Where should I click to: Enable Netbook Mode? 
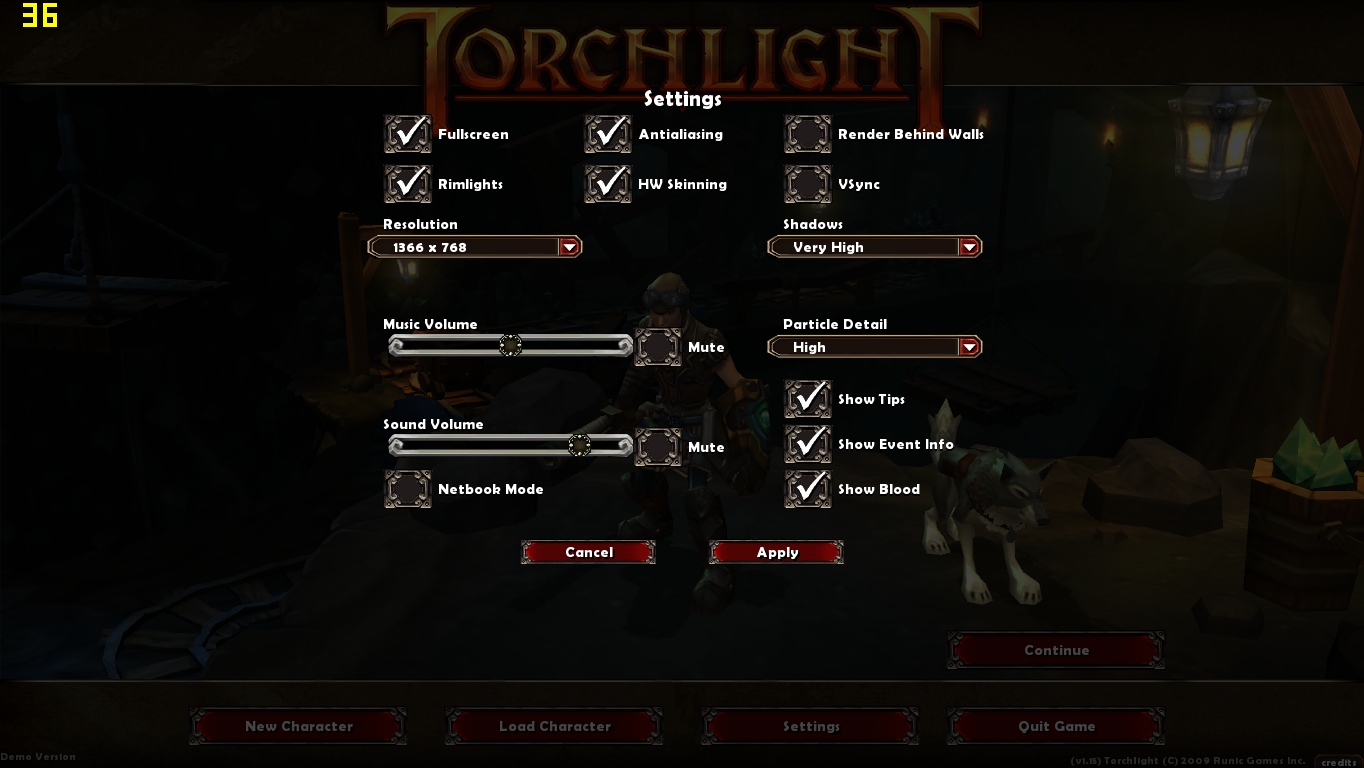coord(407,489)
